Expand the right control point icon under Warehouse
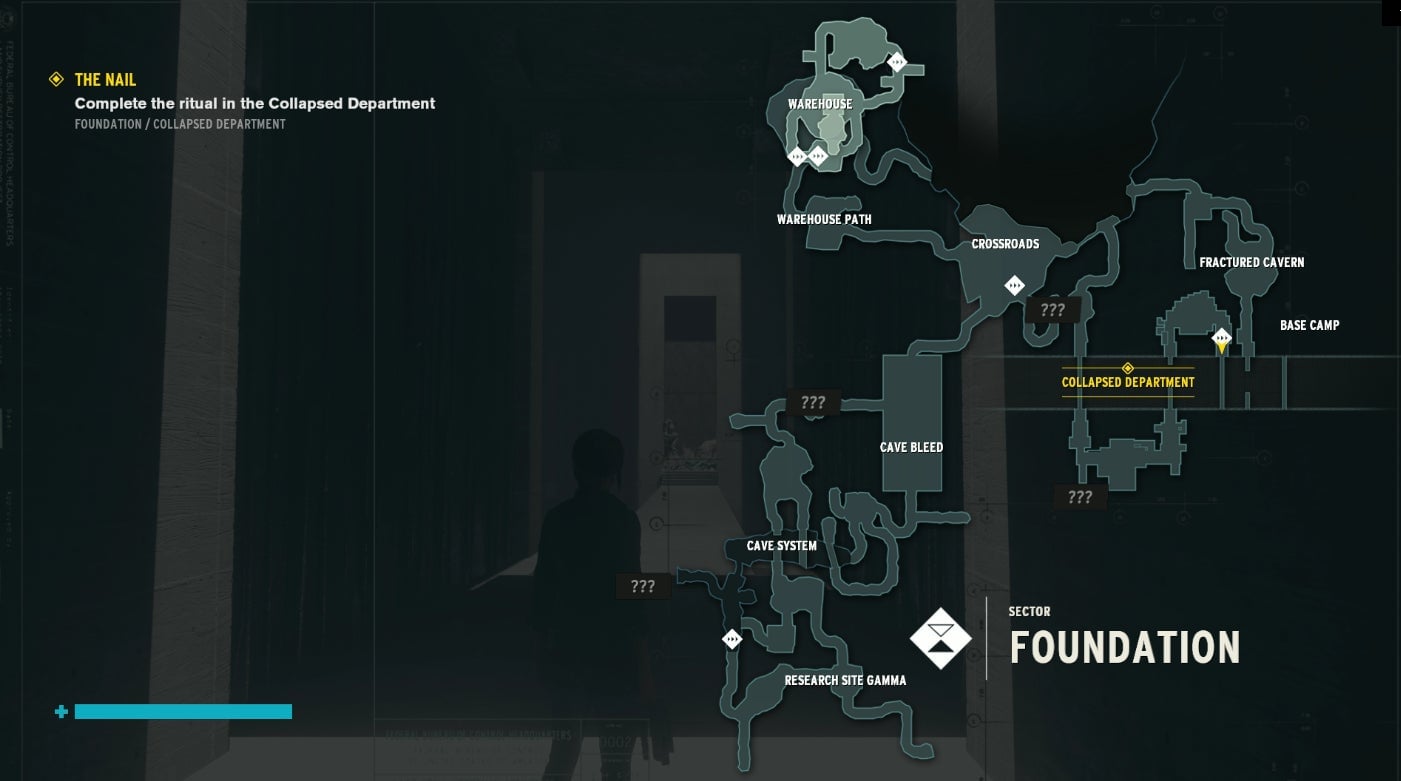The width and height of the screenshot is (1401, 781). (x=820, y=156)
